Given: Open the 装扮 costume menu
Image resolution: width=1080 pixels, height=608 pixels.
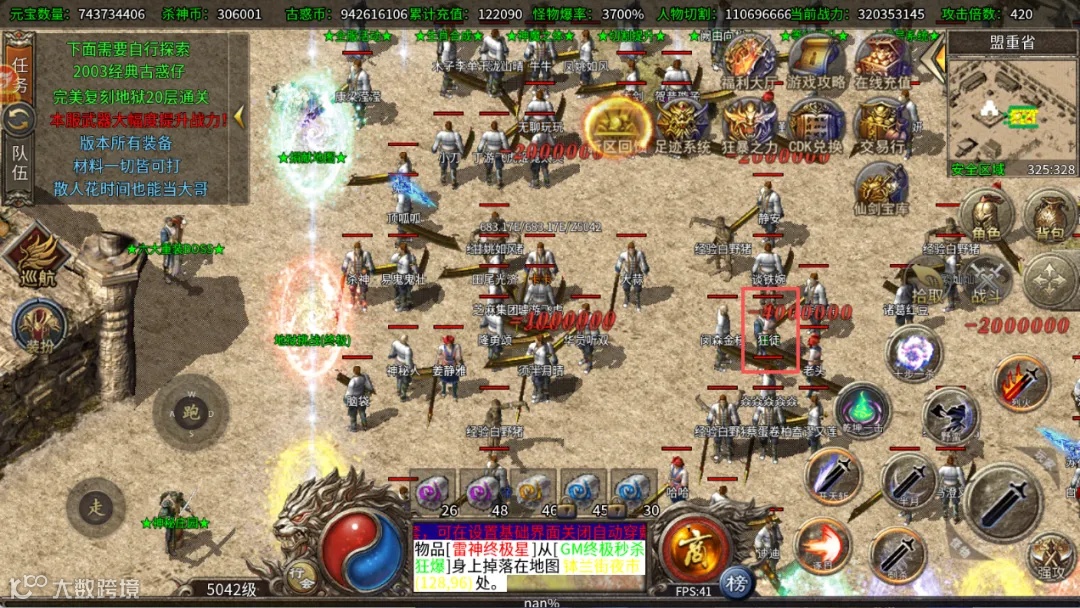Looking at the screenshot, I should pos(40,328).
